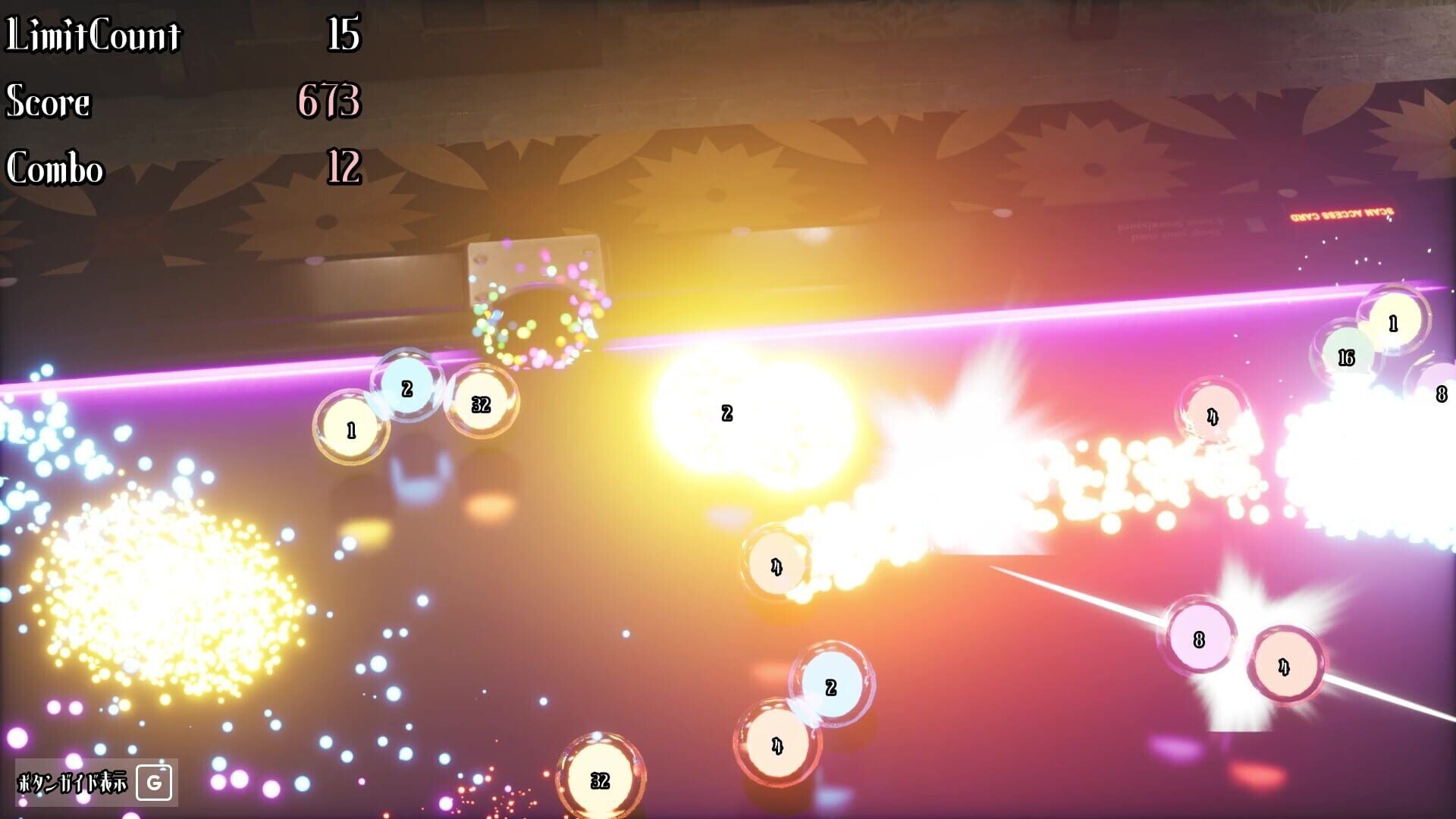Pop the 32 bubble at the bottom
This screenshot has width=1456, height=819.
(598, 778)
